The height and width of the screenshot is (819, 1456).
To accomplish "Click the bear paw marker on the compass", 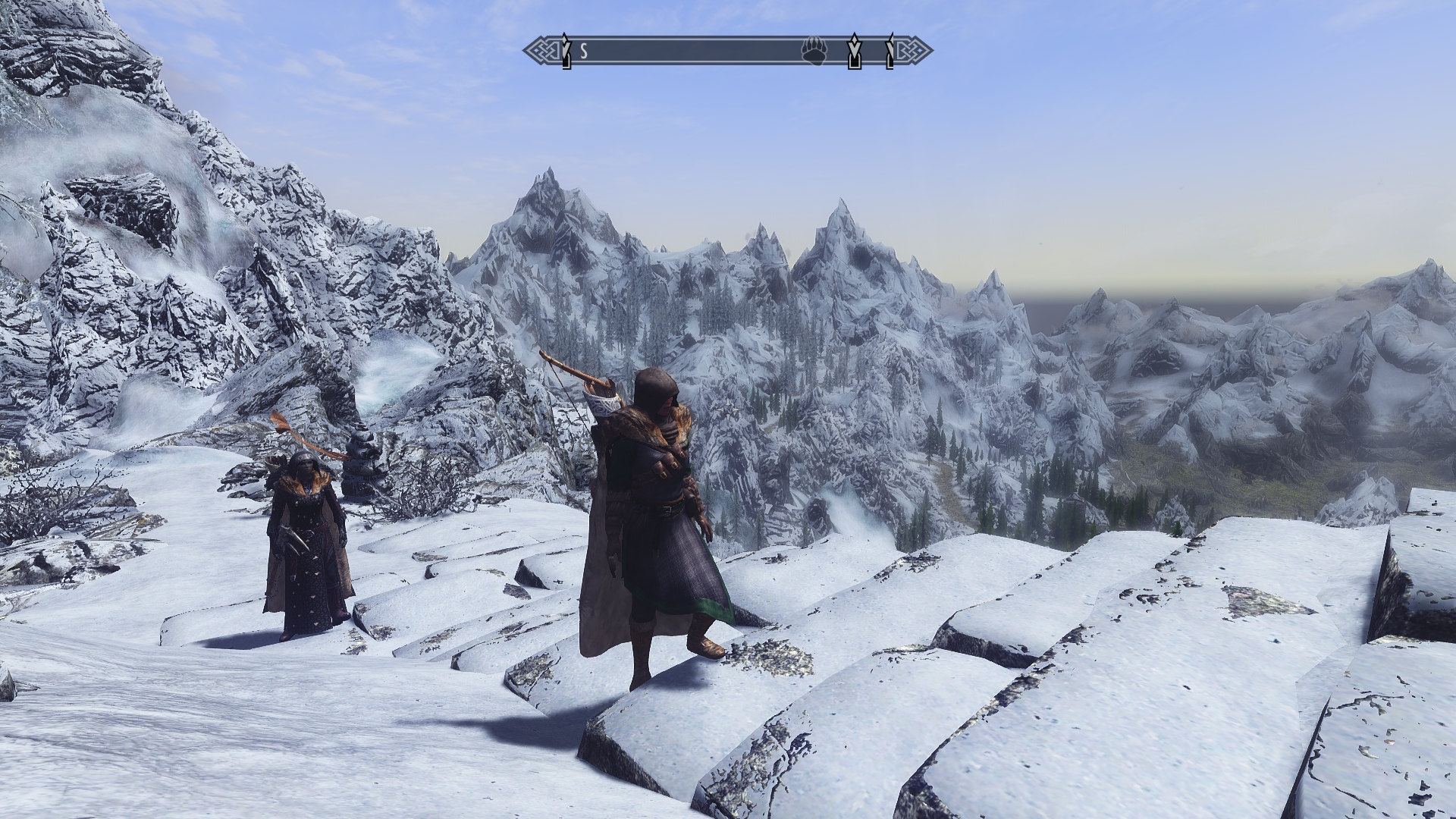I will pos(813,52).
